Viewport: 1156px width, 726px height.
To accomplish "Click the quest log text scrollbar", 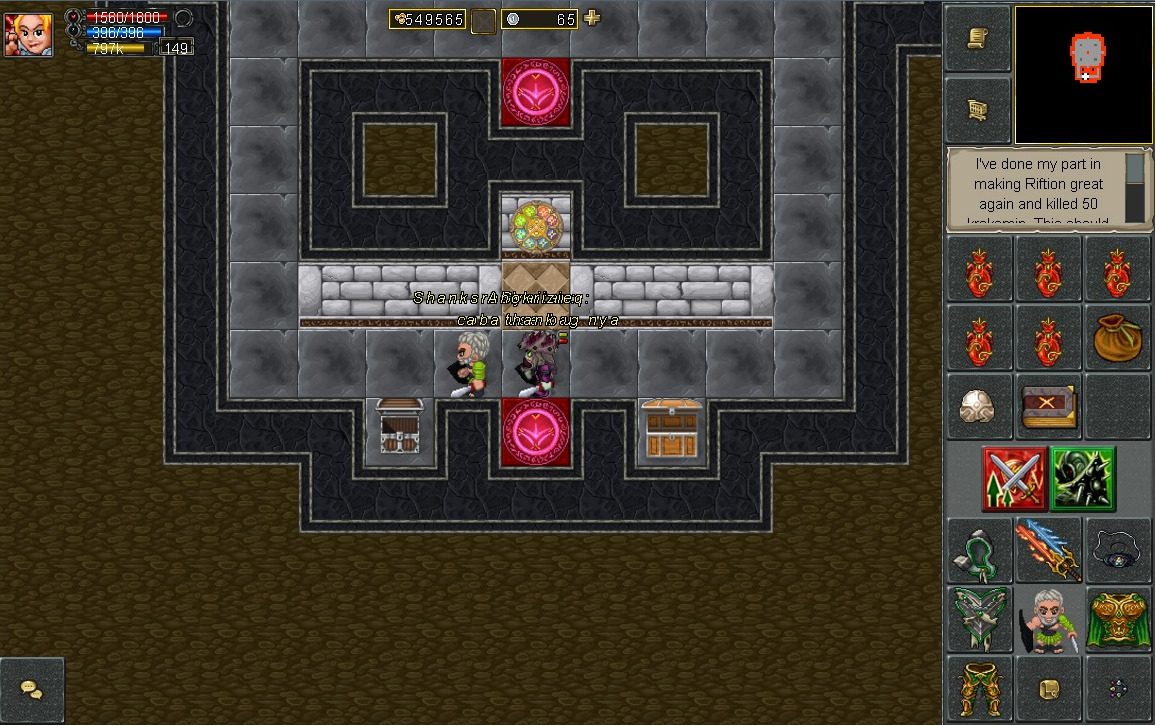I will tap(1134, 187).
